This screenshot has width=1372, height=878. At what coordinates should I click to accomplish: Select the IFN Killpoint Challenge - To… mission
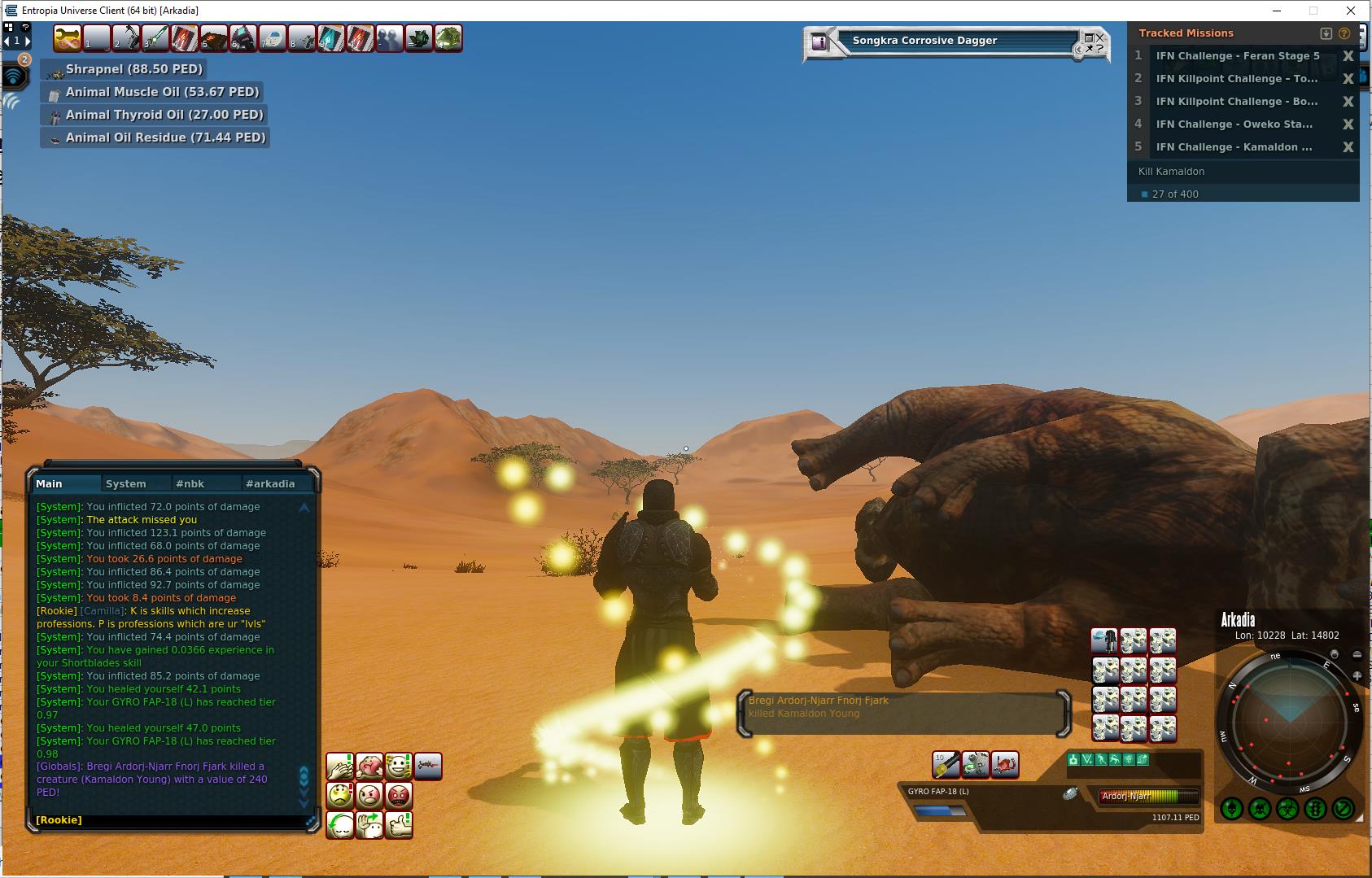1236,79
